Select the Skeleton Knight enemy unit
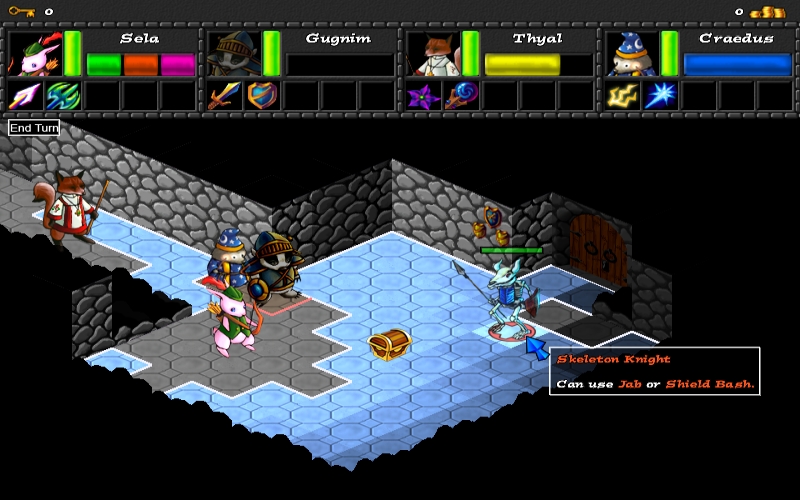The width and height of the screenshot is (800, 500). tap(507, 295)
